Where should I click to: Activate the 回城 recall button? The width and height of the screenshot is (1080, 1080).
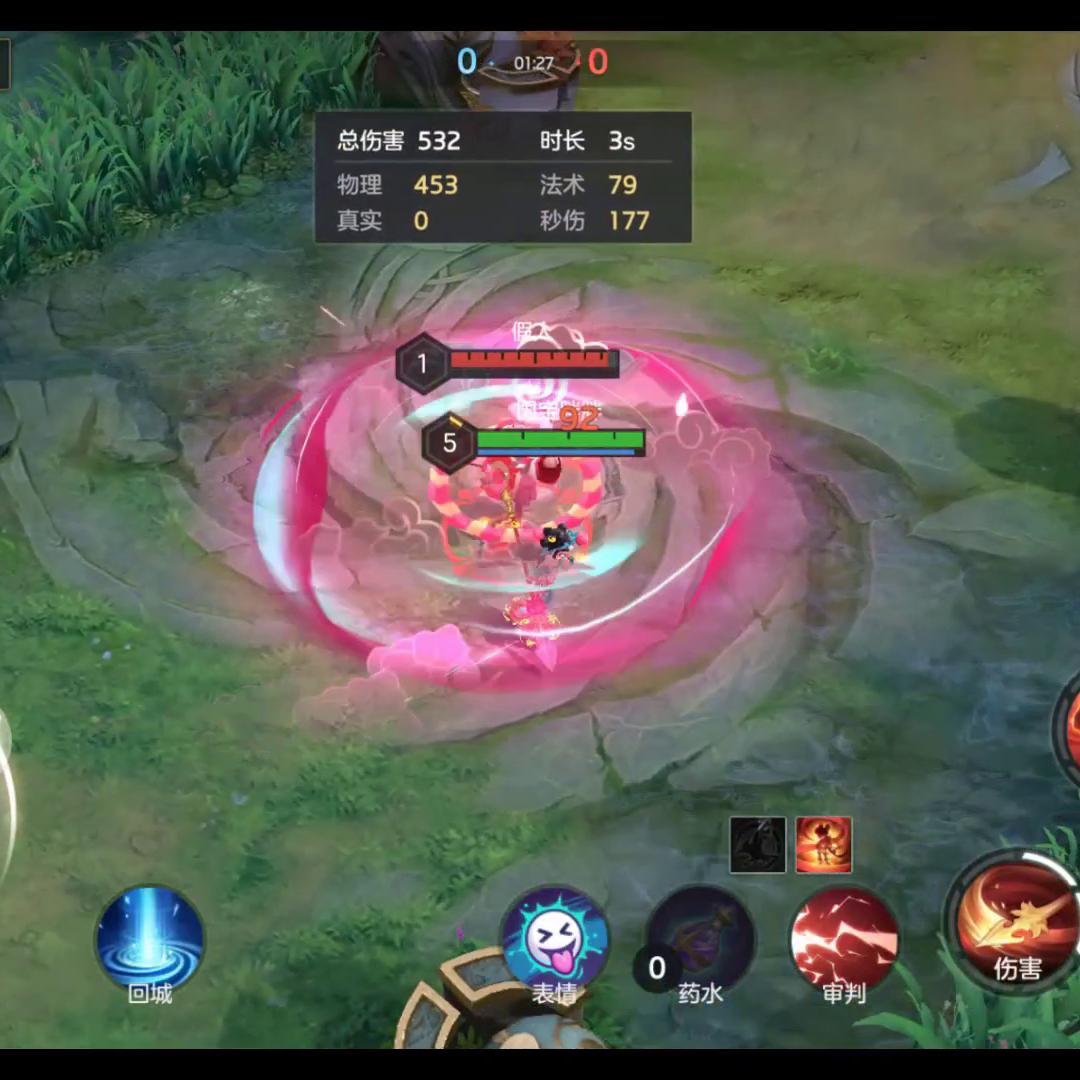coord(150,938)
